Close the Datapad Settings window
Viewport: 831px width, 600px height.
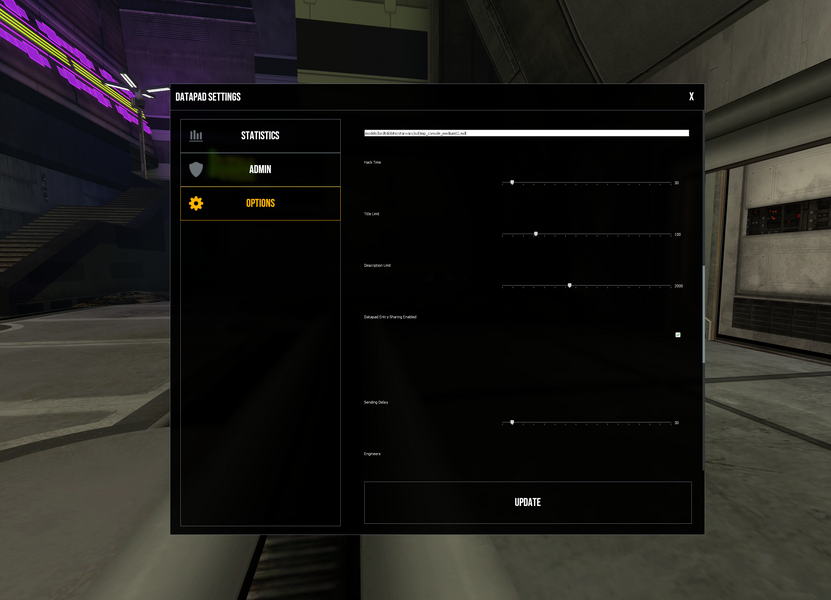691,97
